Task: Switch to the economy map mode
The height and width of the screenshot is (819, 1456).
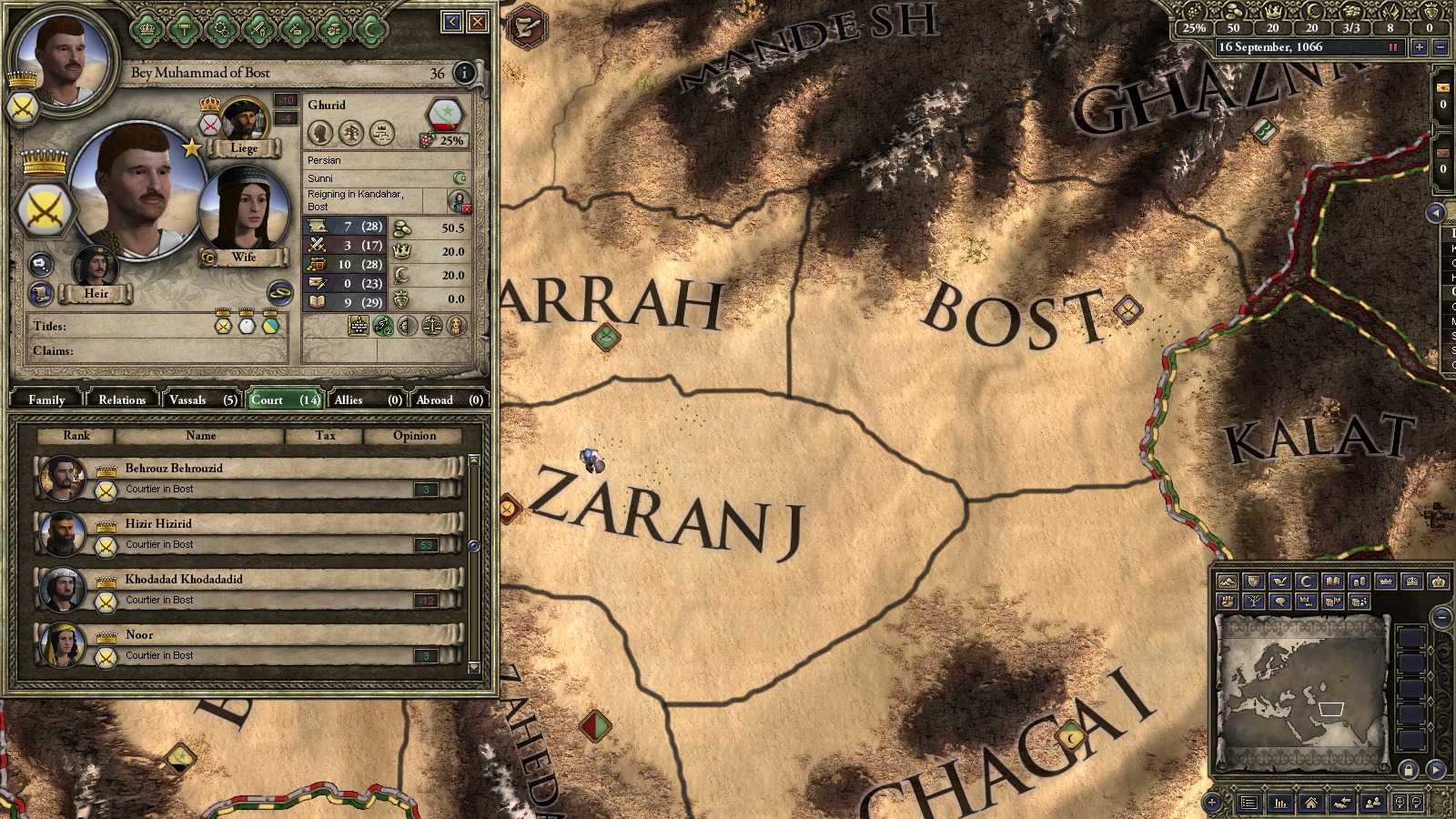Action: 1360,580
